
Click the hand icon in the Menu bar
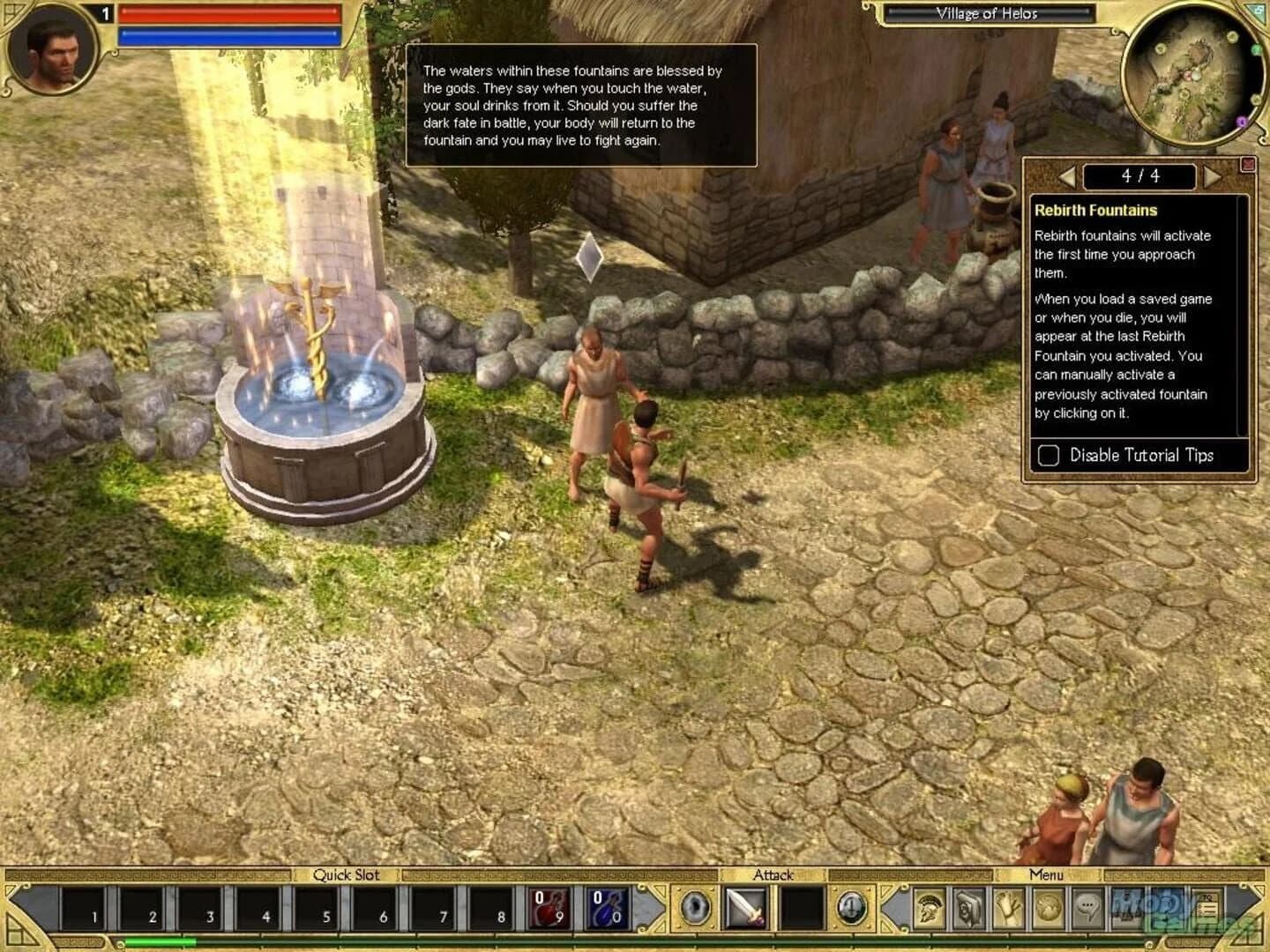click(1008, 906)
